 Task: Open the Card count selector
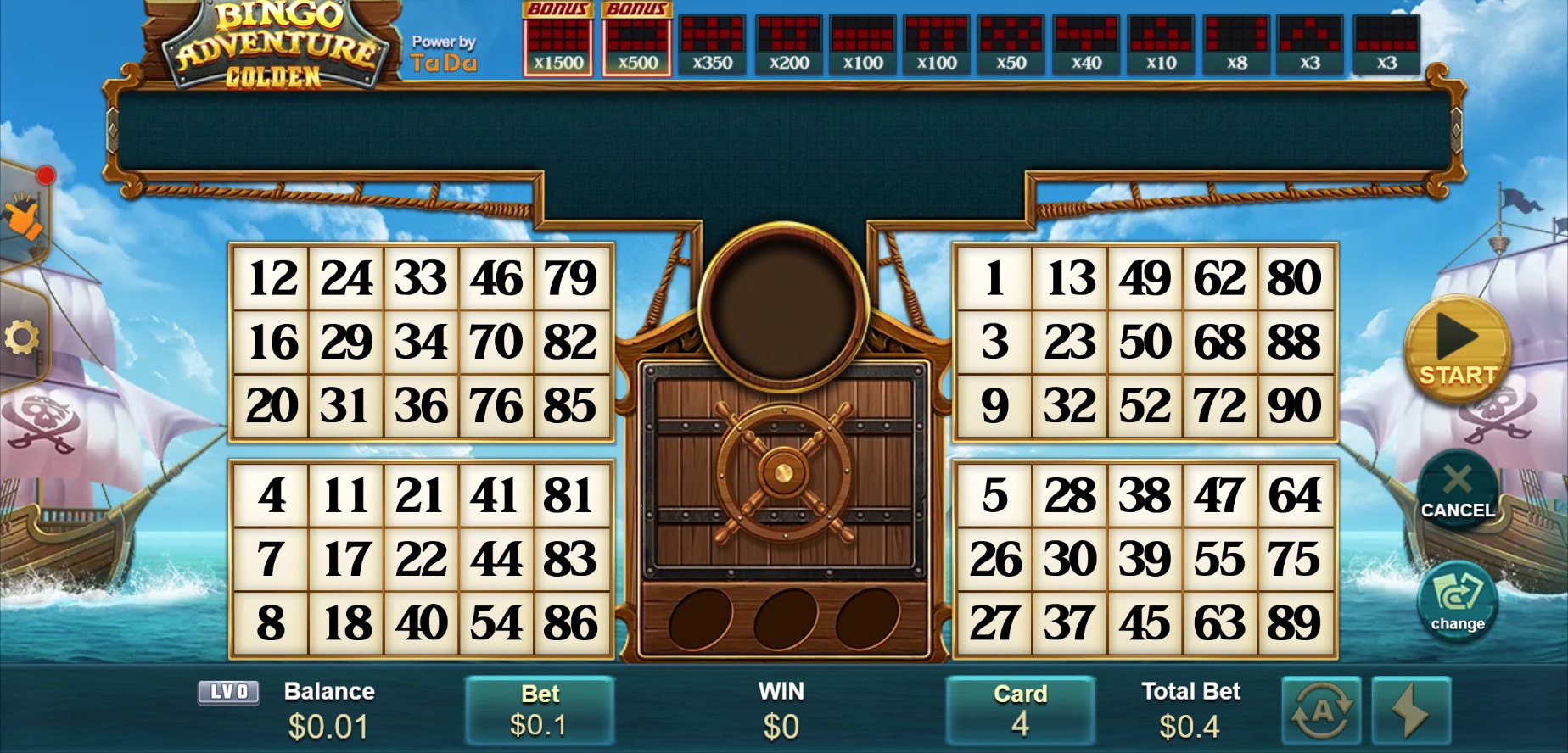[1020, 711]
